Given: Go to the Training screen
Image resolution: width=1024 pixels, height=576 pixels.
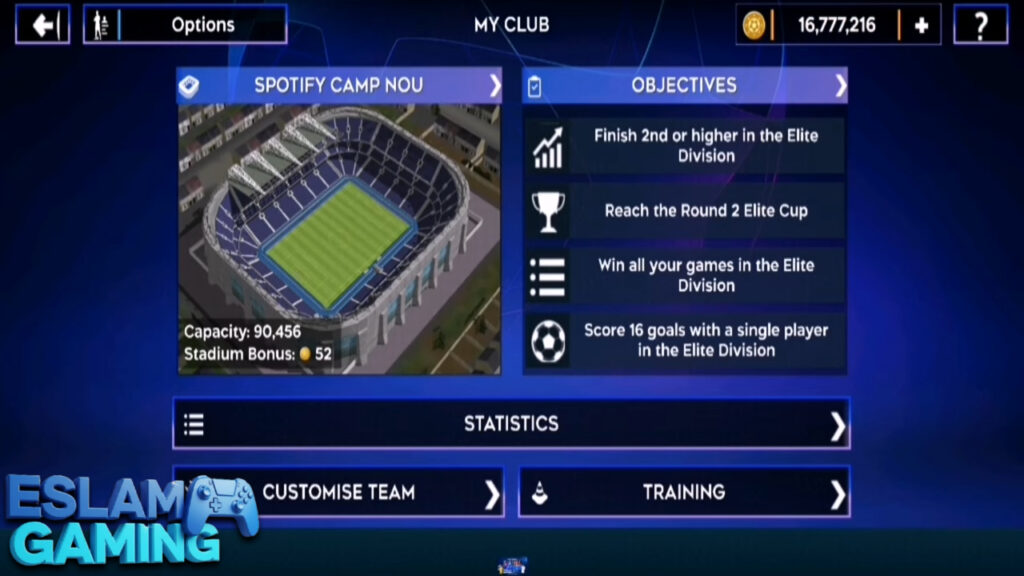Looking at the screenshot, I should coord(684,492).
